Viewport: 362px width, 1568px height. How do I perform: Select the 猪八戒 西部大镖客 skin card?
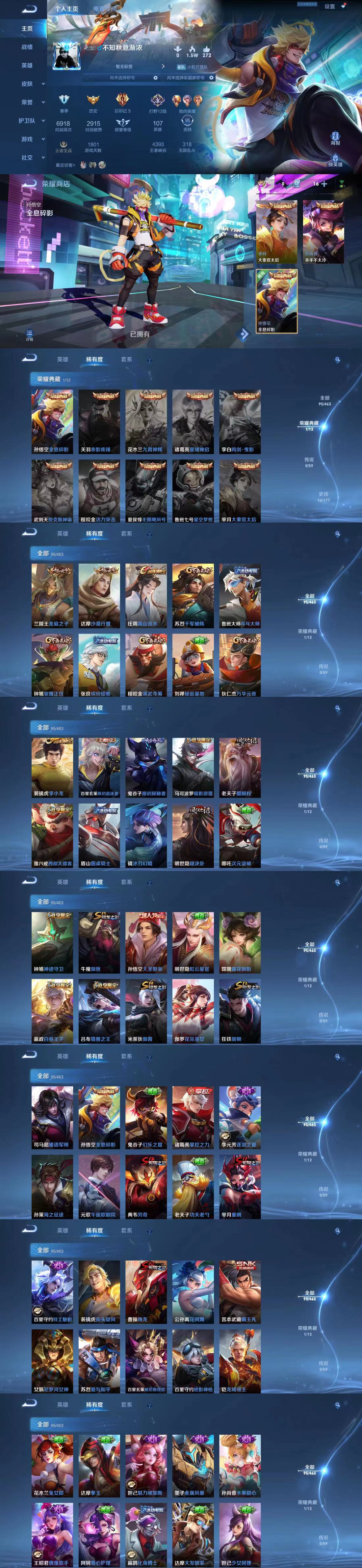[x=52, y=835]
